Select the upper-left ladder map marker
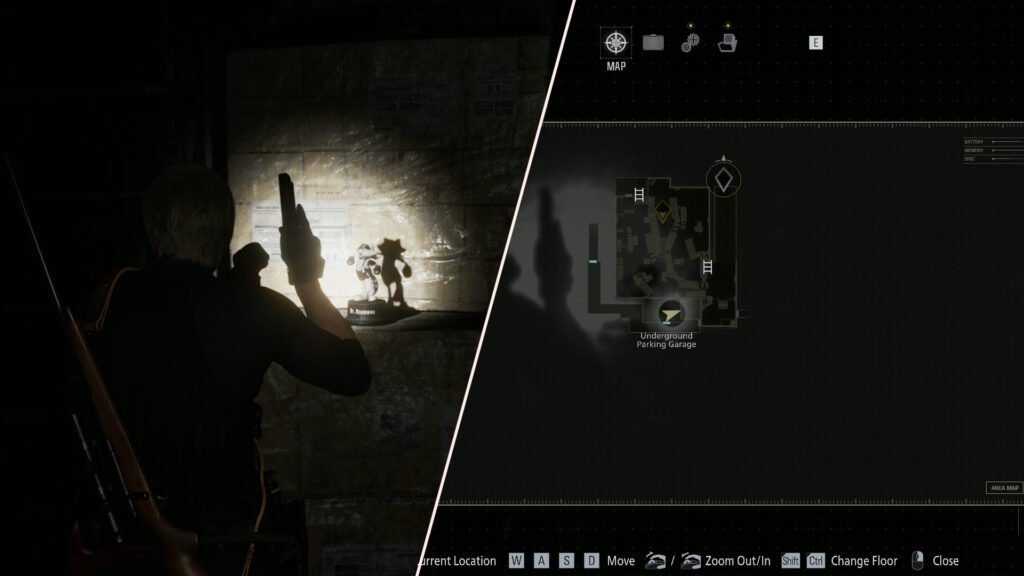The image size is (1024, 576). click(x=637, y=194)
